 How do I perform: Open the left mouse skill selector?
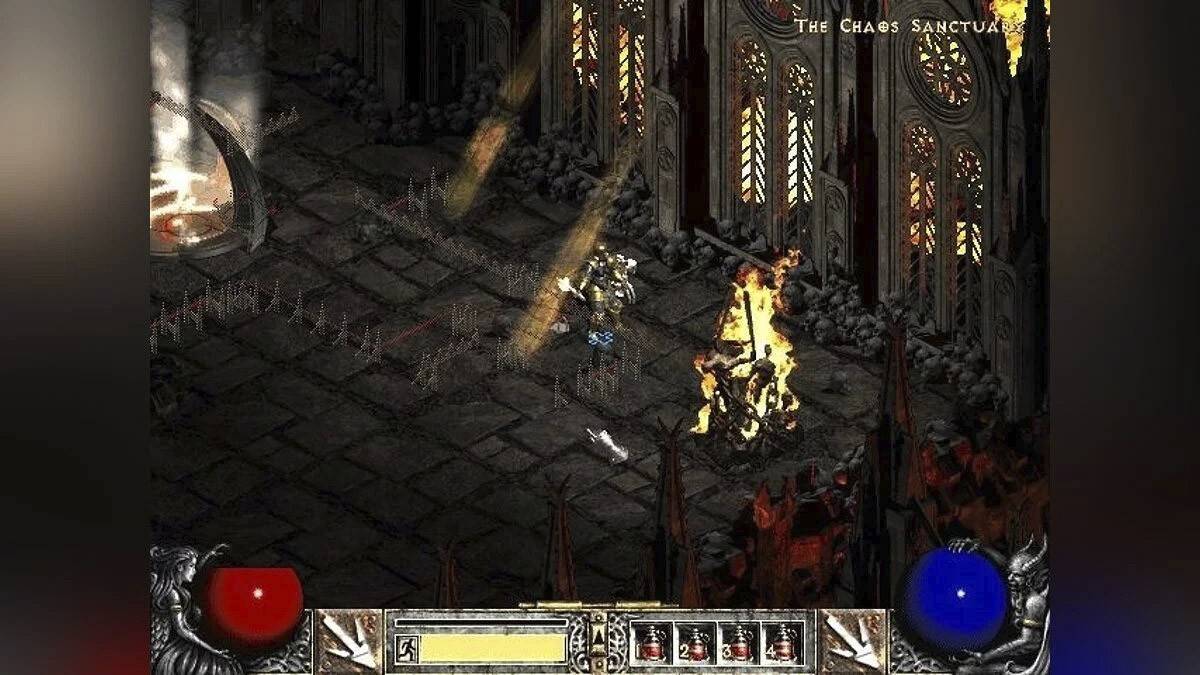(x=349, y=641)
